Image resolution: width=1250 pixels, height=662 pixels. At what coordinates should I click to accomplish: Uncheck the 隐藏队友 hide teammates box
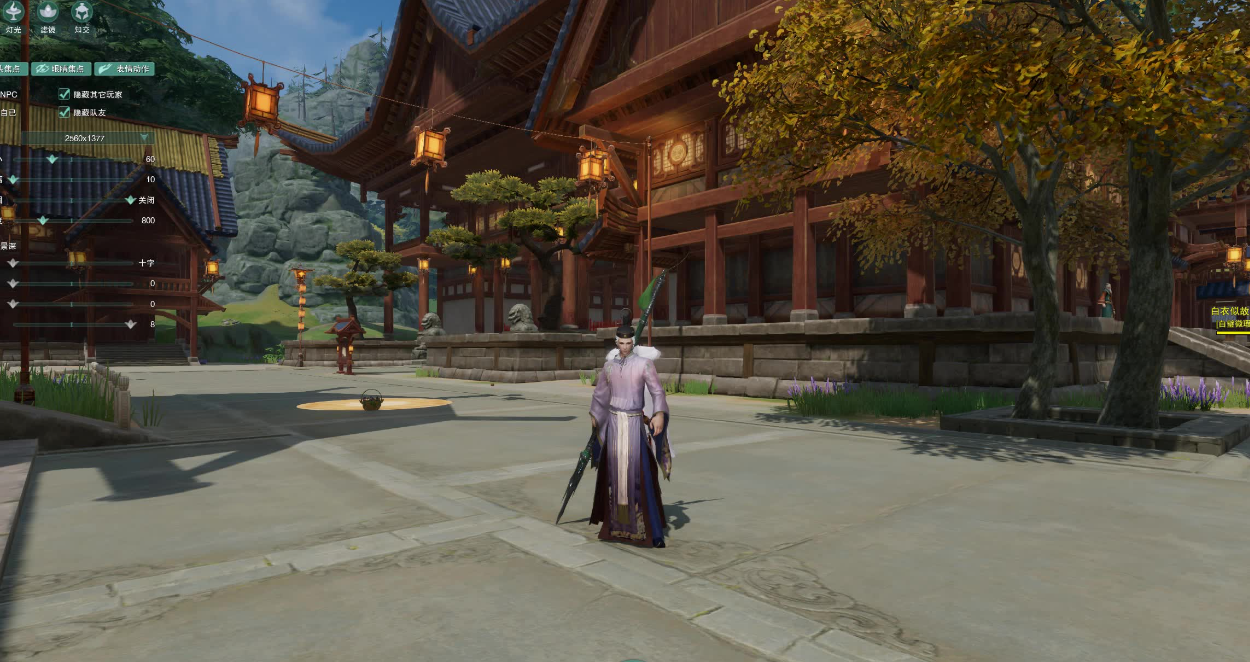click(x=64, y=112)
